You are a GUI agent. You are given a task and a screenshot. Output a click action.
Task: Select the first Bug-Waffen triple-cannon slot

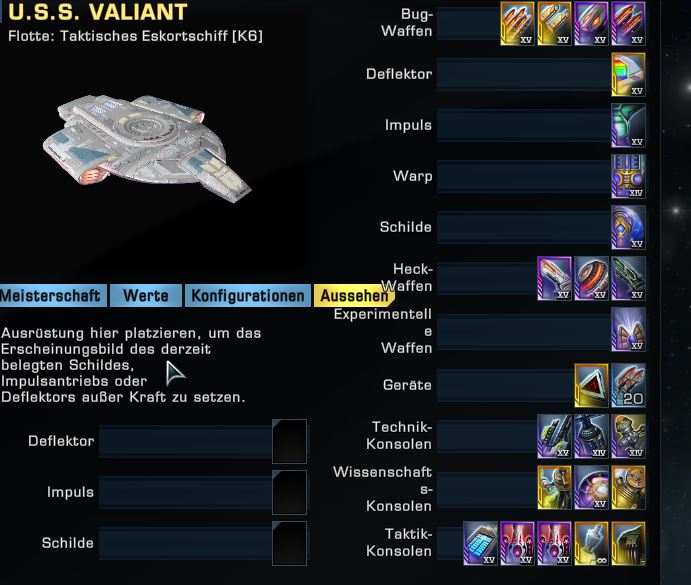point(517,24)
